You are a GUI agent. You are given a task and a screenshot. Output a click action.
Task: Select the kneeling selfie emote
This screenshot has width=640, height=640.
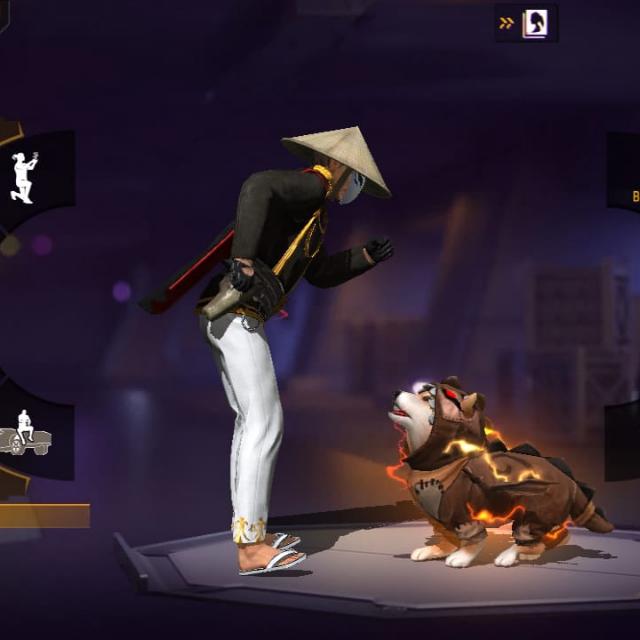24,178
